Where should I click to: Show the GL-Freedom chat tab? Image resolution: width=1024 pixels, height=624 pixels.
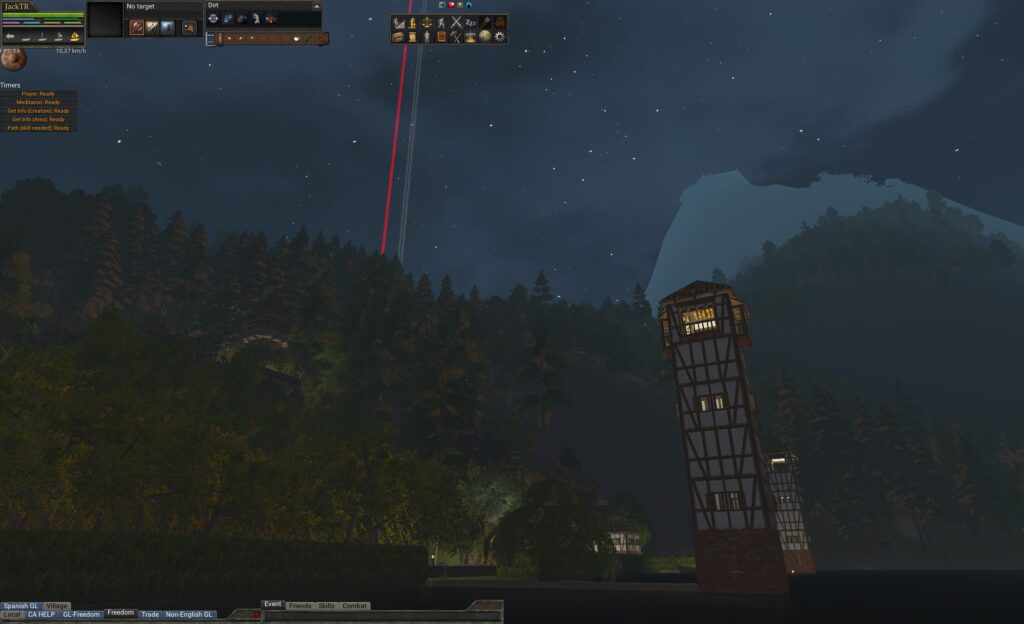point(81,614)
